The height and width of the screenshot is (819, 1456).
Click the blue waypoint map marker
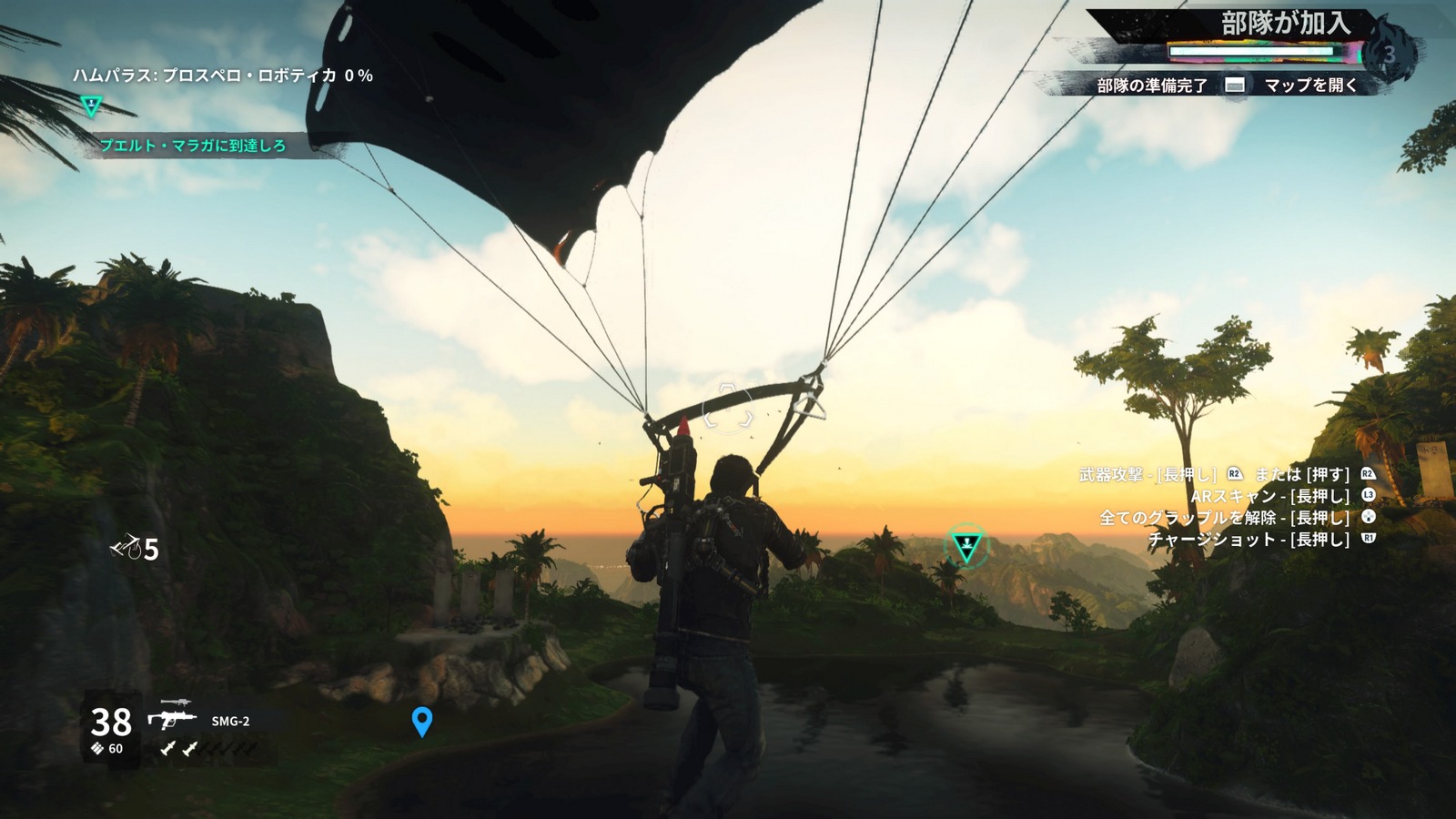[421, 722]
